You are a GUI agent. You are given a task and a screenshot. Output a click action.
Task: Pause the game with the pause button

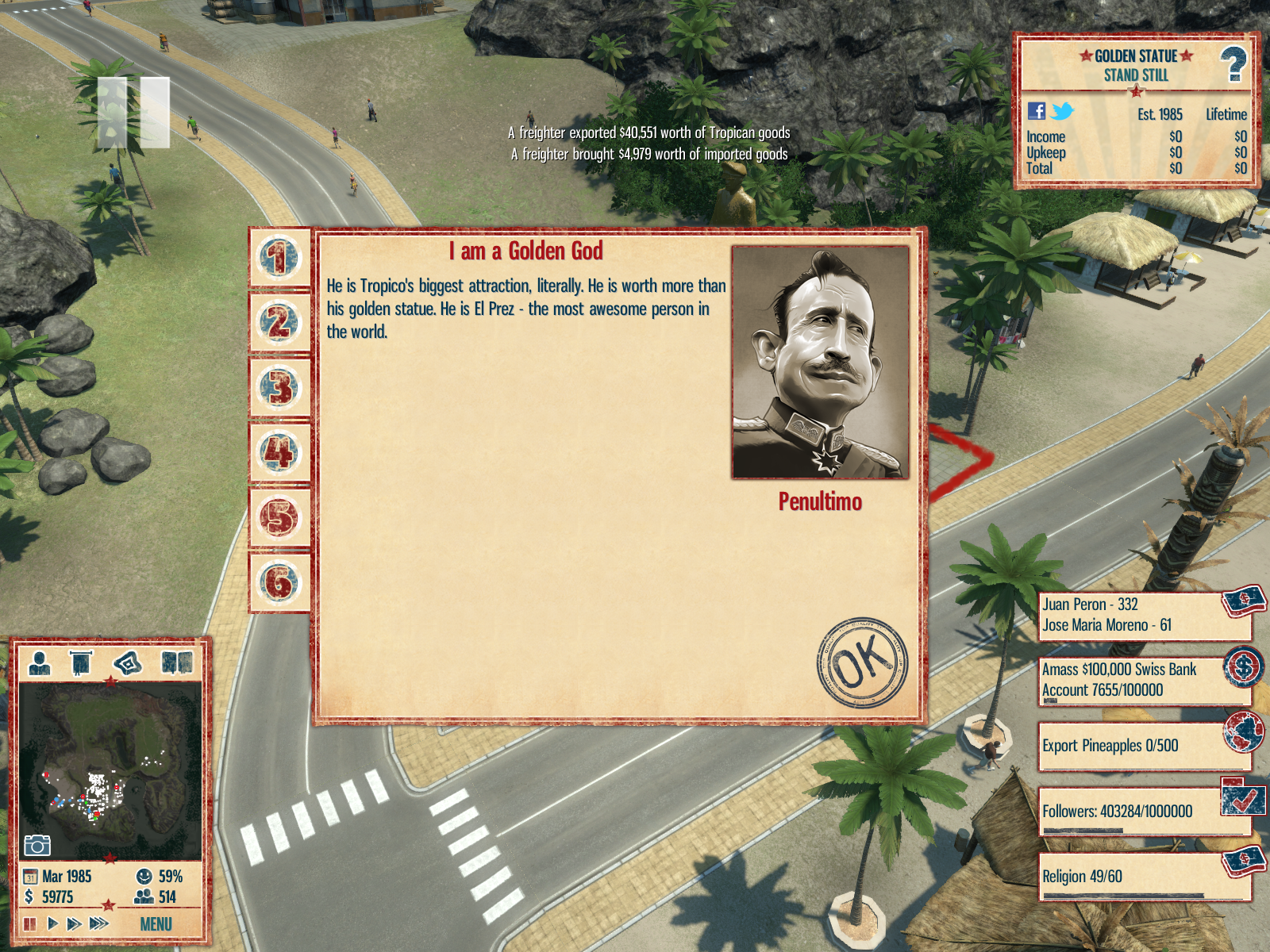pyautogui.click(x=30, y=923)
